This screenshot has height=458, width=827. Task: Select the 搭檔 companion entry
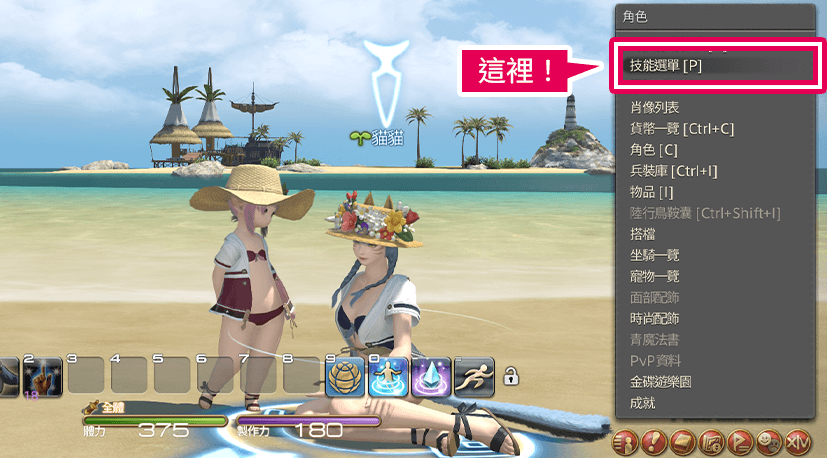point(643,233)
